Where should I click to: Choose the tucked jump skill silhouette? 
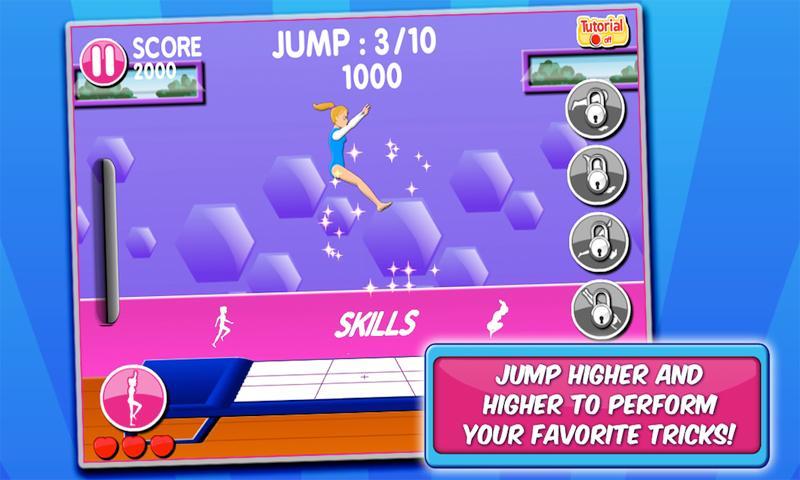click(492, 322)
